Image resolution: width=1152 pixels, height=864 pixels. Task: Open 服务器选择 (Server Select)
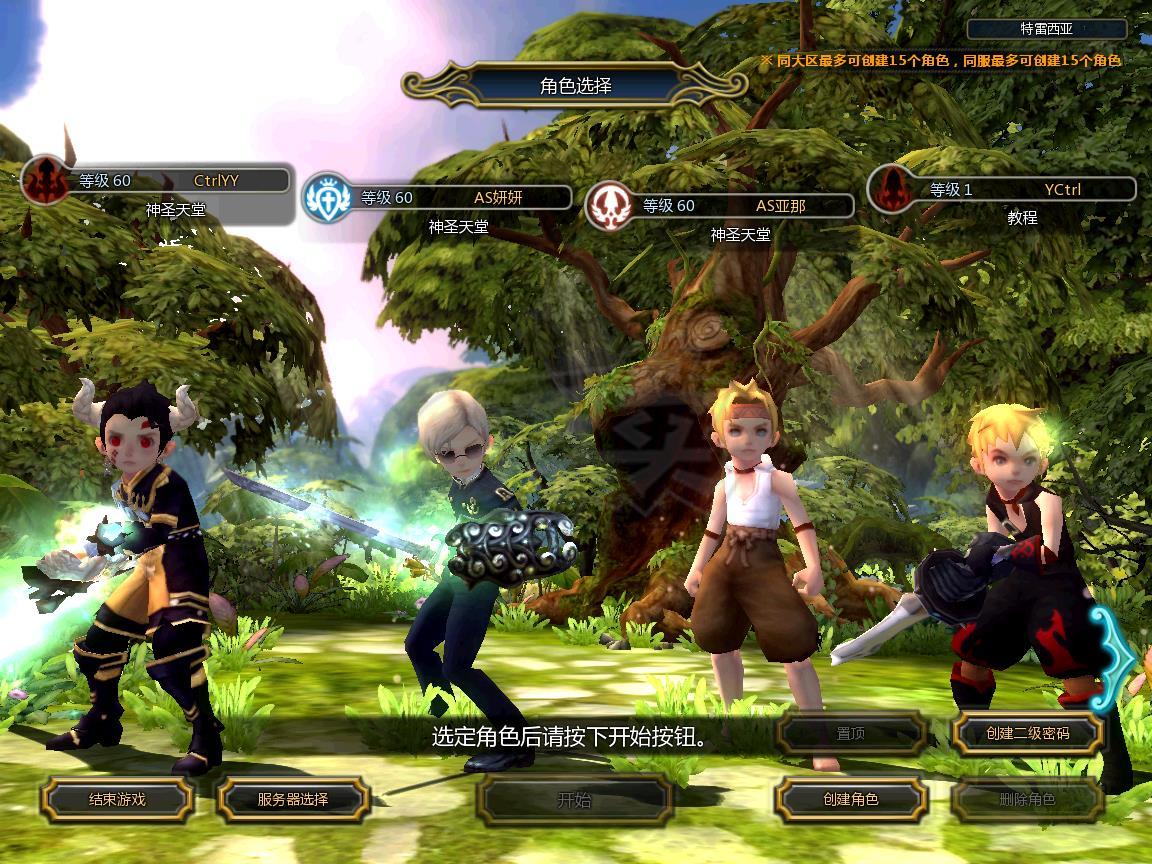pos(293,799)
